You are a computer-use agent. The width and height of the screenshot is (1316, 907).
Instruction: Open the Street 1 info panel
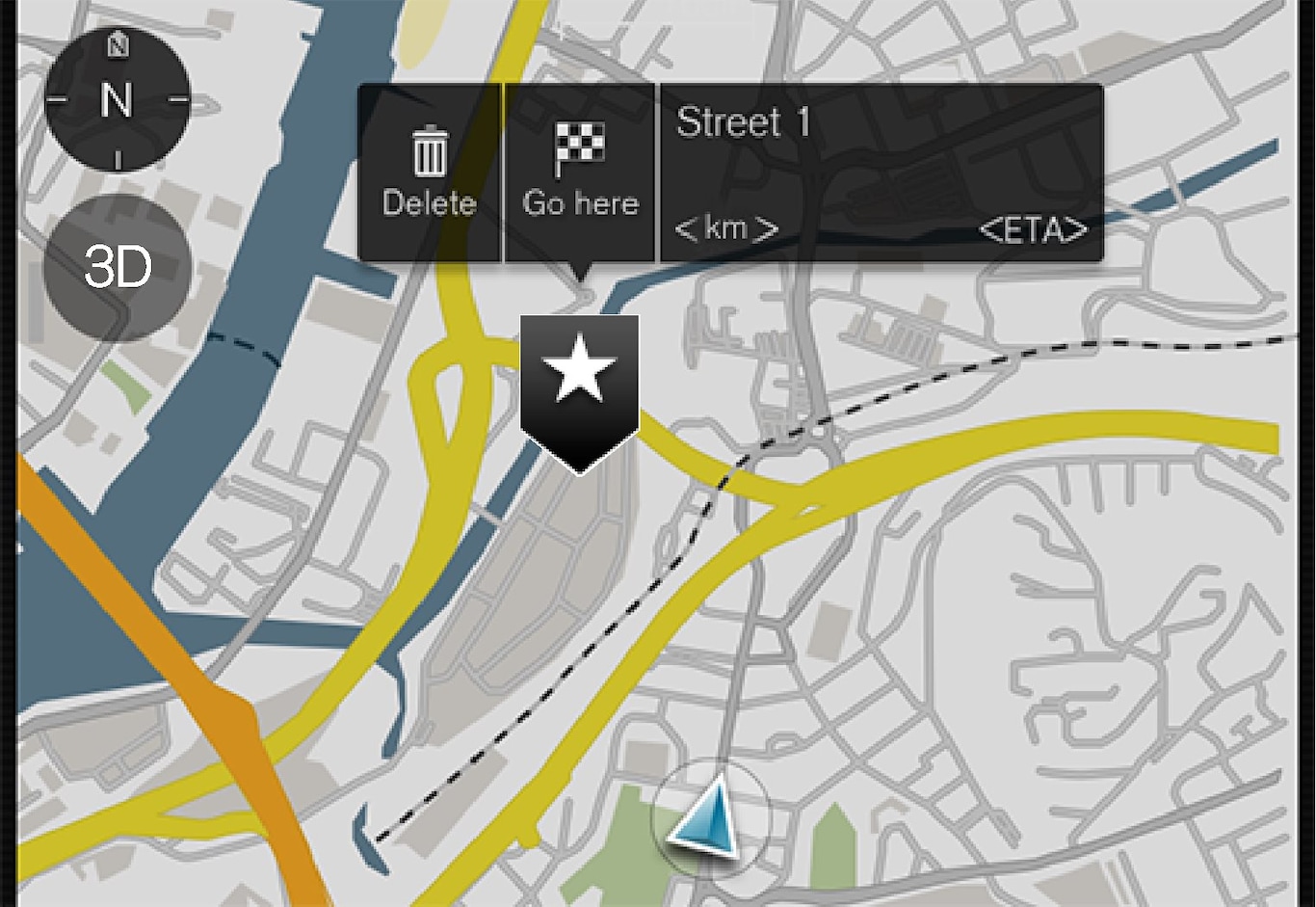[x=881, y=173]
